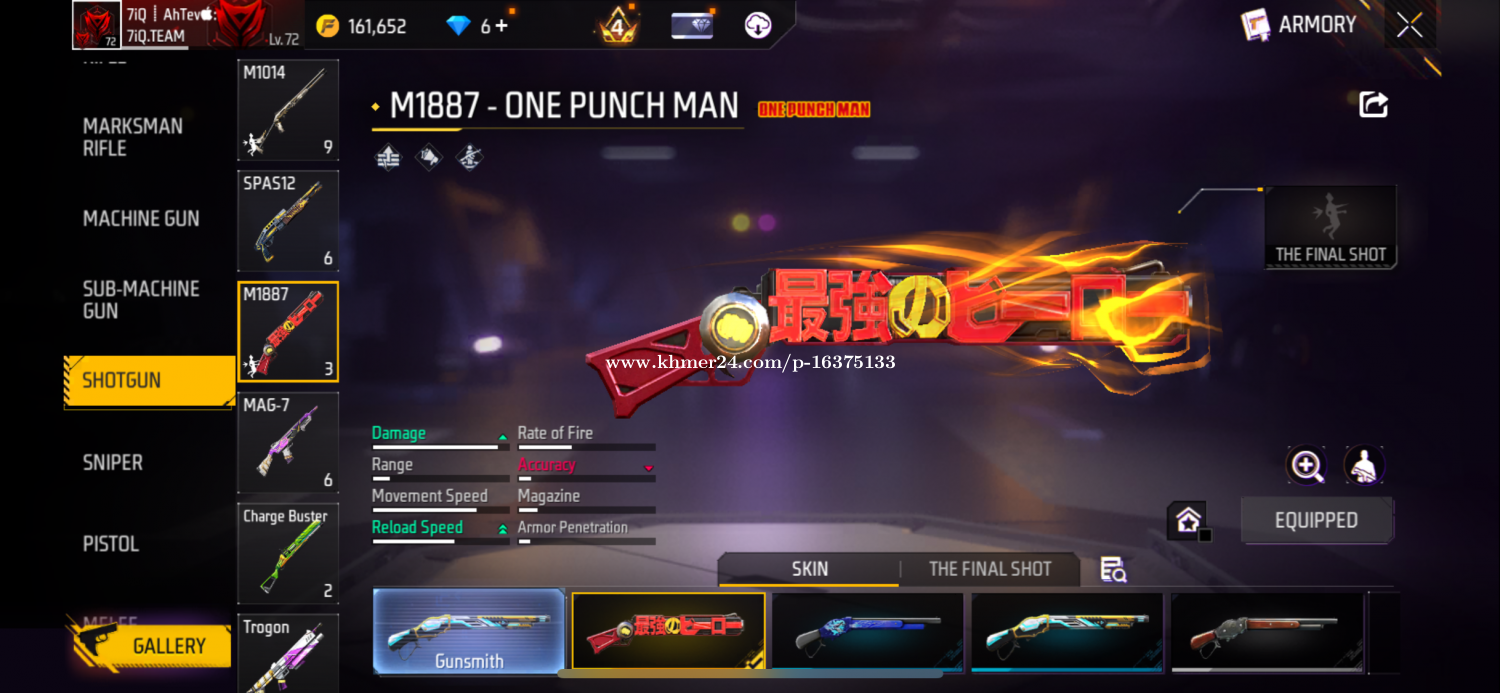Open the Gunsmith skin tile
Screen dimensions: 1500x693
tap(469, 631)
